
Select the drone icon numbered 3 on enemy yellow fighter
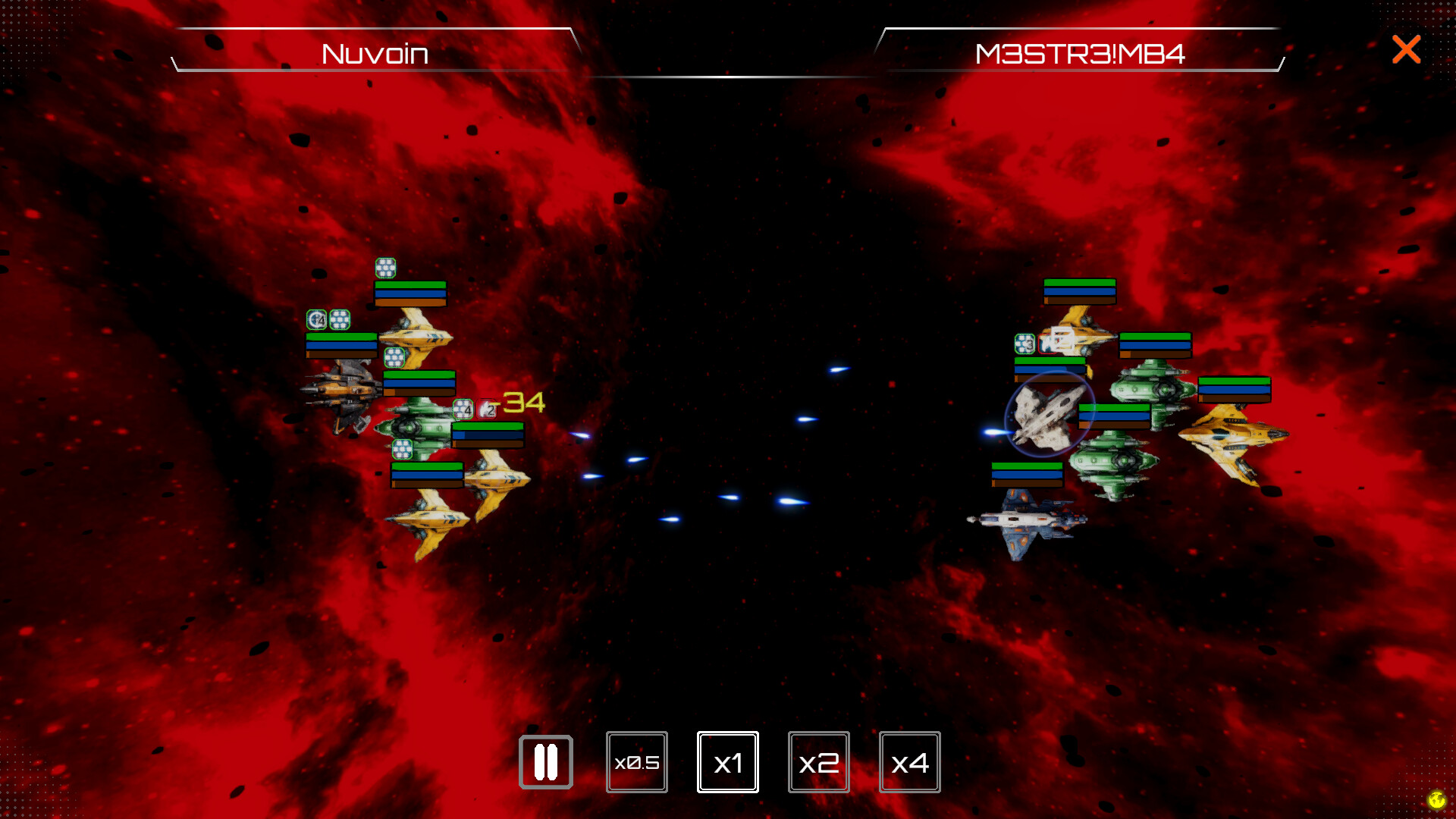click(1025, 344)
